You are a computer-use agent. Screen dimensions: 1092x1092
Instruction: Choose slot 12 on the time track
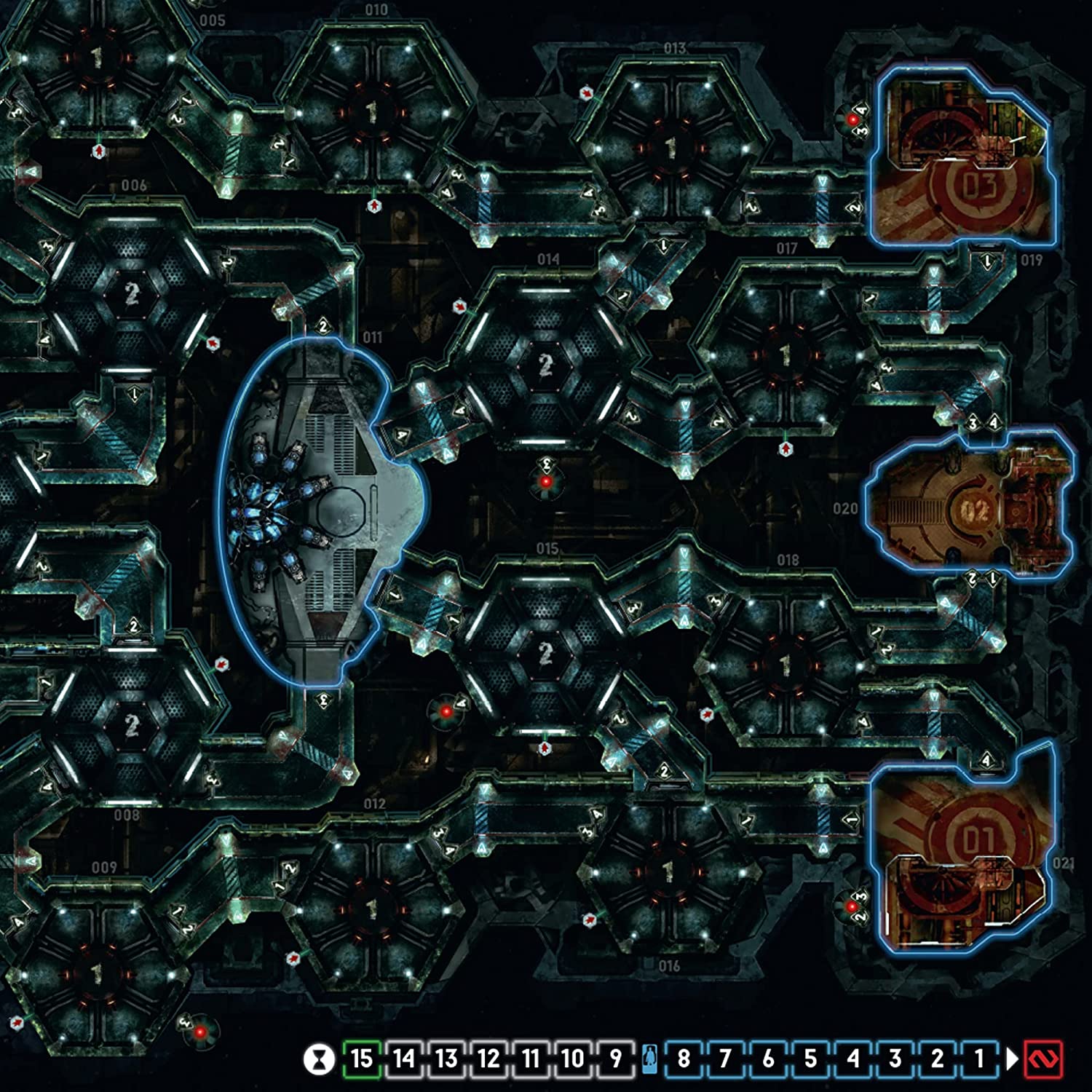click(x=488, y=1058)
